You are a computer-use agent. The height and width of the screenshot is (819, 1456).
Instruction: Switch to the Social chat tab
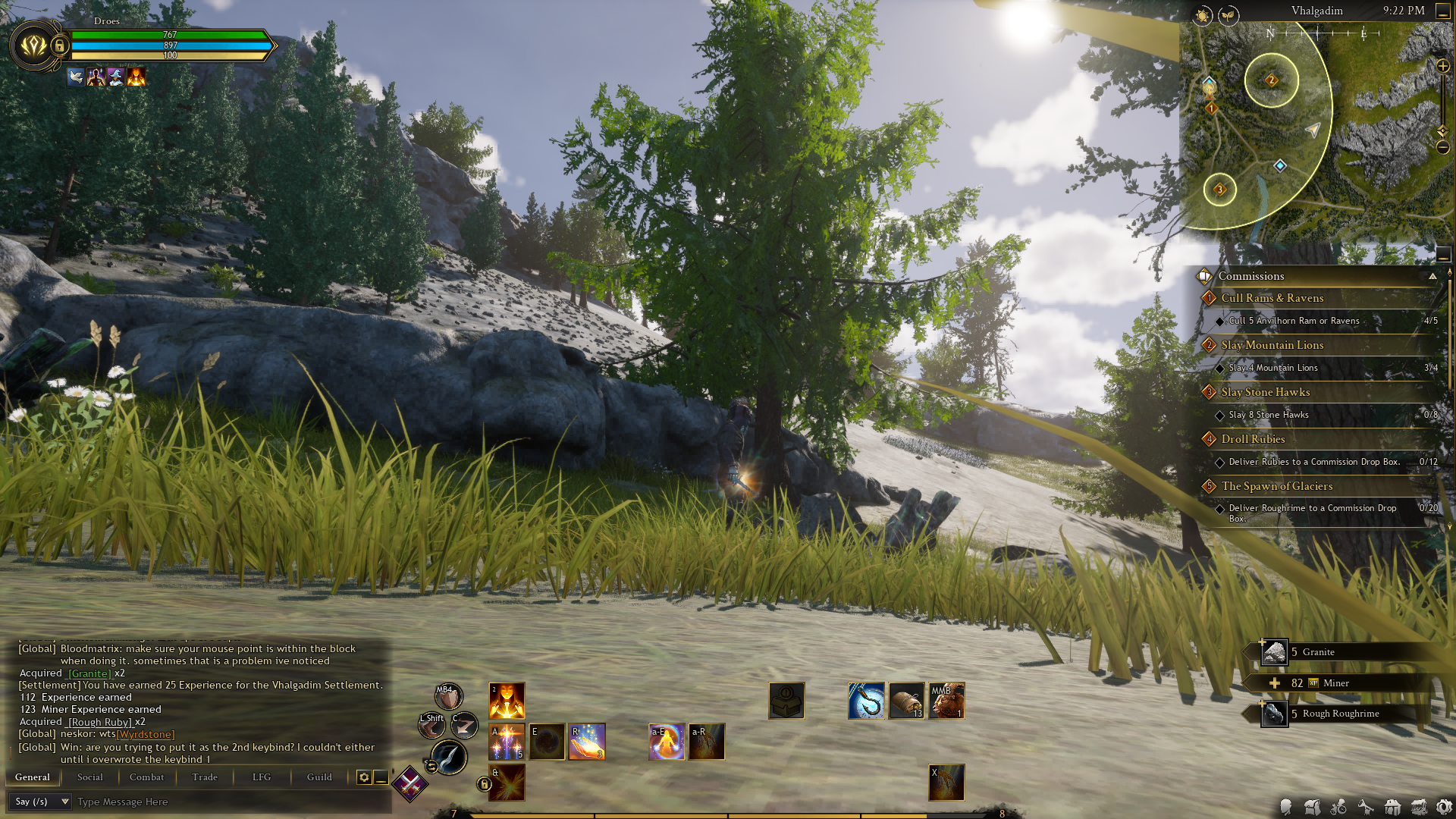point(89,777)
